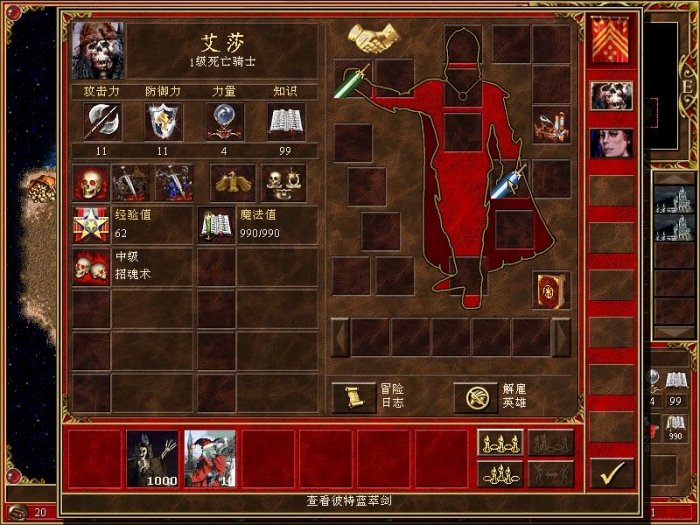Select the defense skill shield icon

(x=163, y=122)
